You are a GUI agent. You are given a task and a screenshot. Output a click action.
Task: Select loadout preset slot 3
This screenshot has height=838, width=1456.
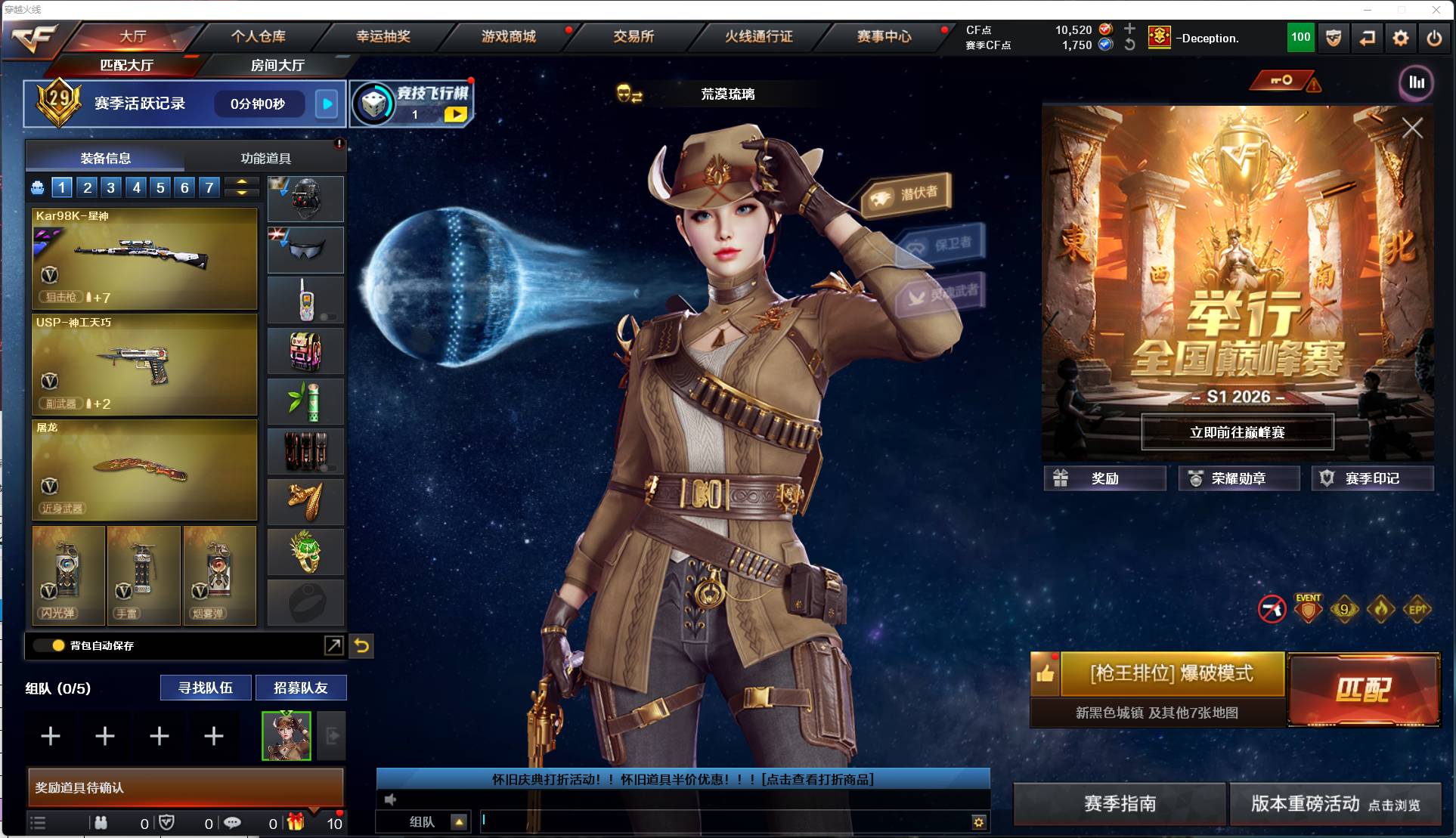point(110,187)
